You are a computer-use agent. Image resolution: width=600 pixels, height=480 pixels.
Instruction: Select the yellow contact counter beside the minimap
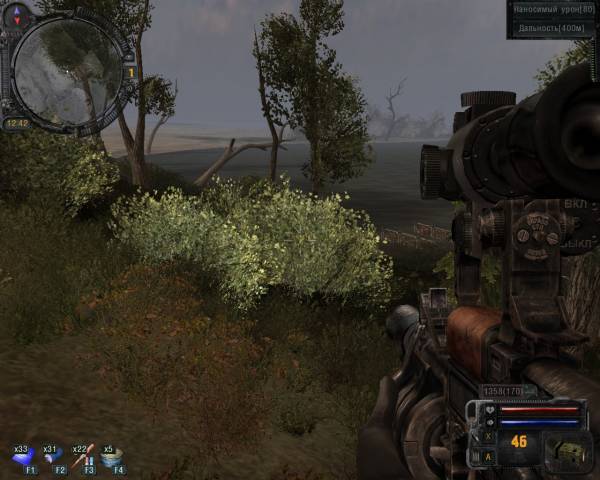130,72
